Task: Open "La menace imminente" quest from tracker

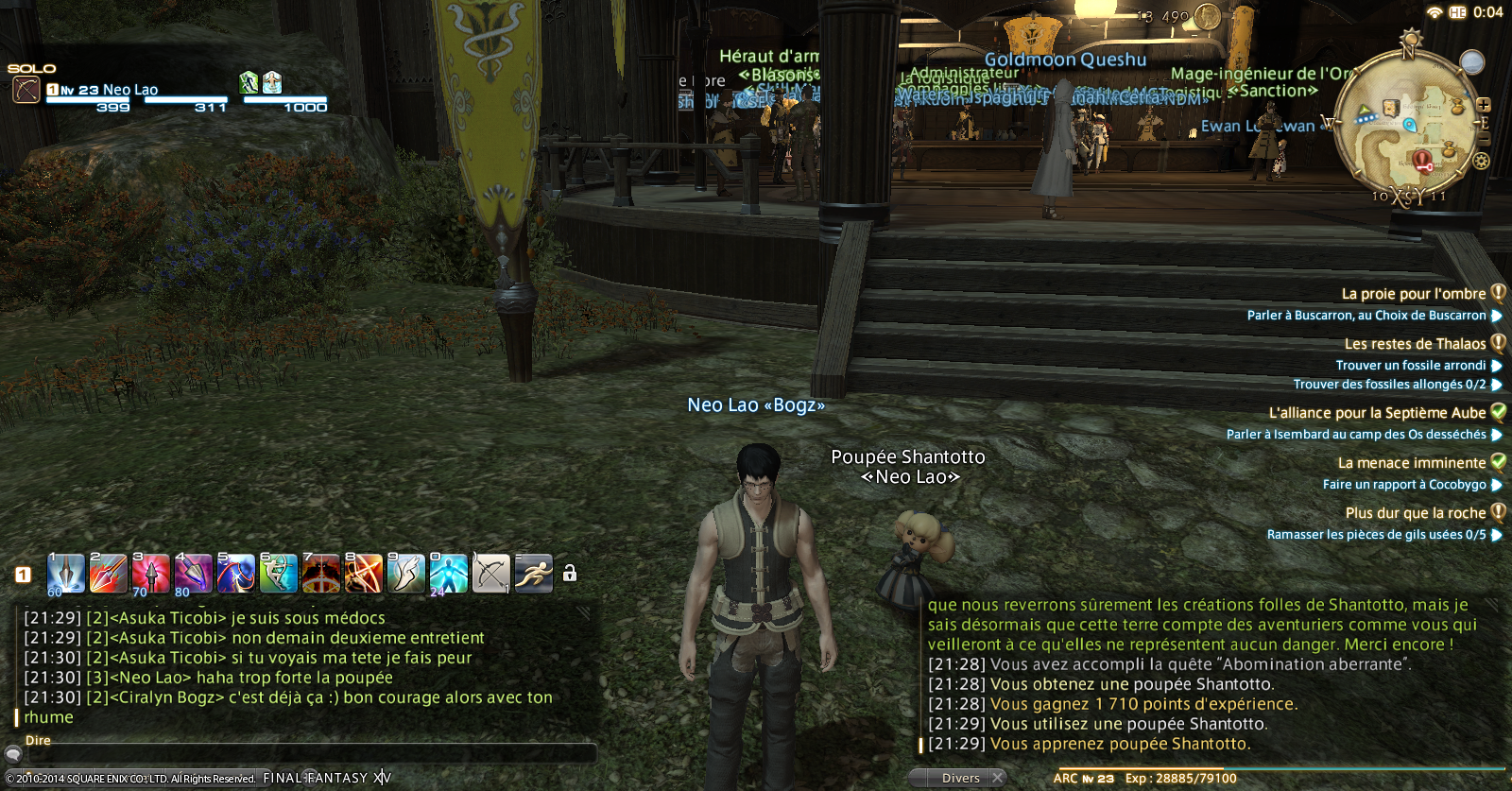Action: click(1411, 463)
